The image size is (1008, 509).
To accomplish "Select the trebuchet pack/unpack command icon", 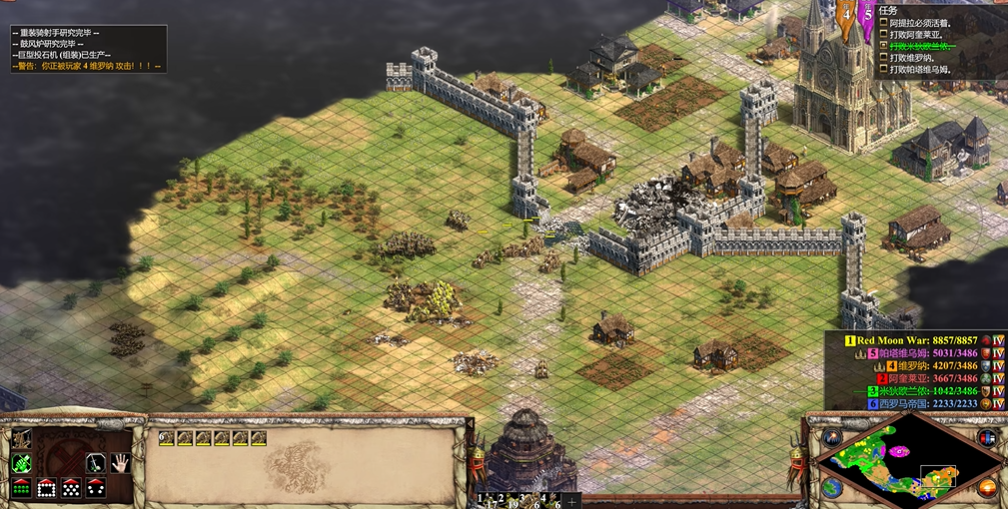I will (x=21, y=440).
